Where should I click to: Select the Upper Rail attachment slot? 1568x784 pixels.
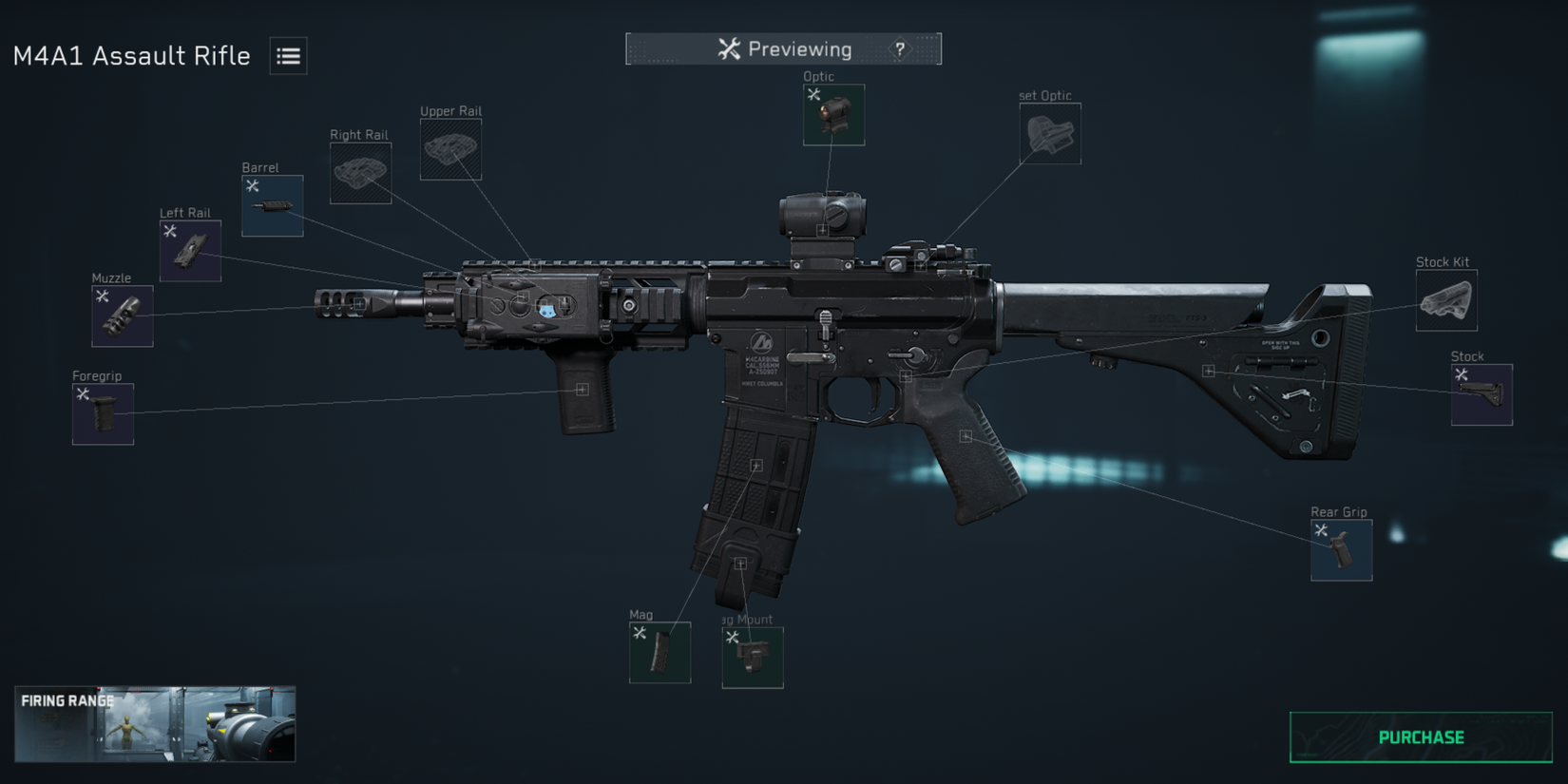pyautogui.click(x=450, y=149)
